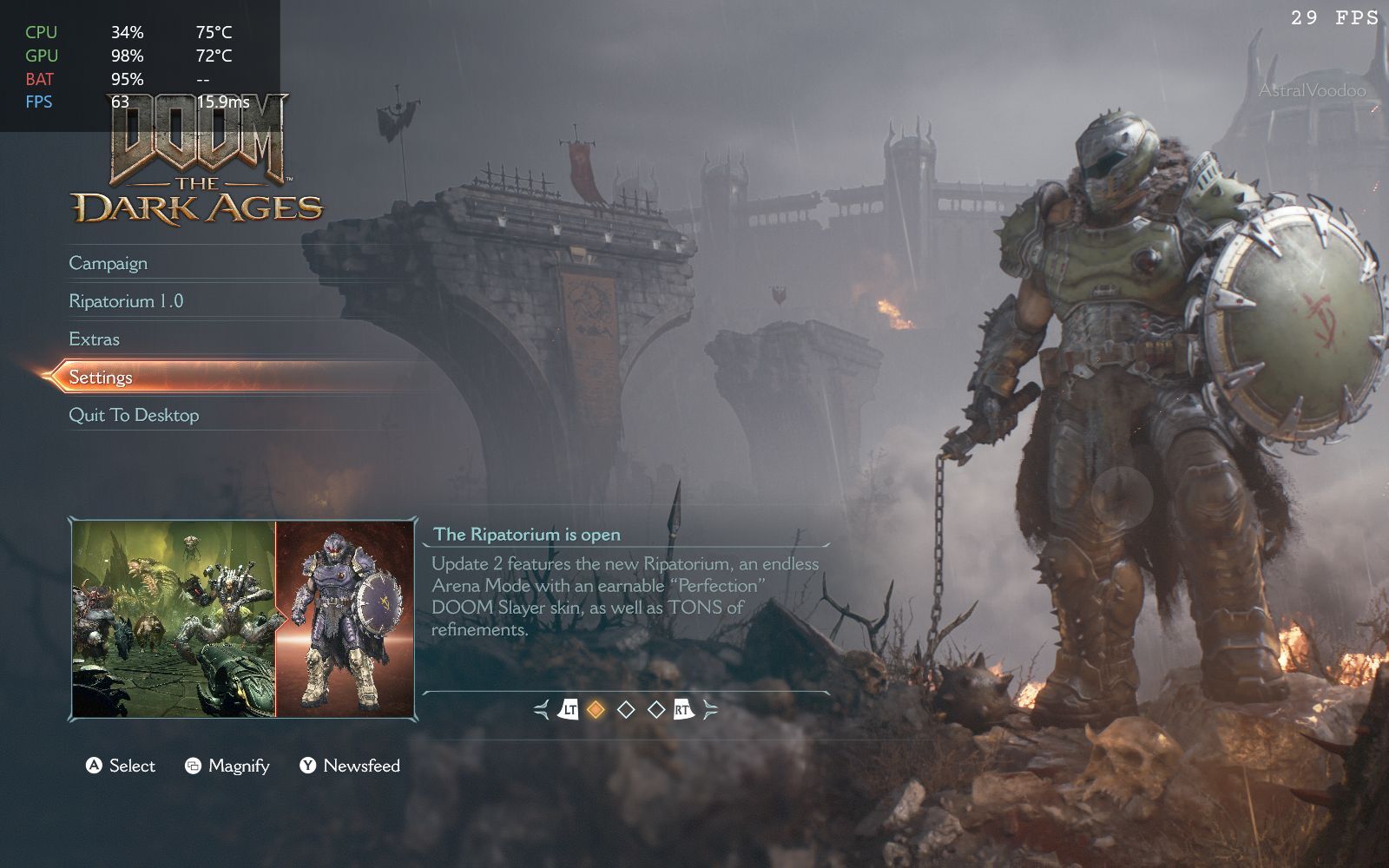Open "The Ripatorium is open" news headline

coord(527,535)
